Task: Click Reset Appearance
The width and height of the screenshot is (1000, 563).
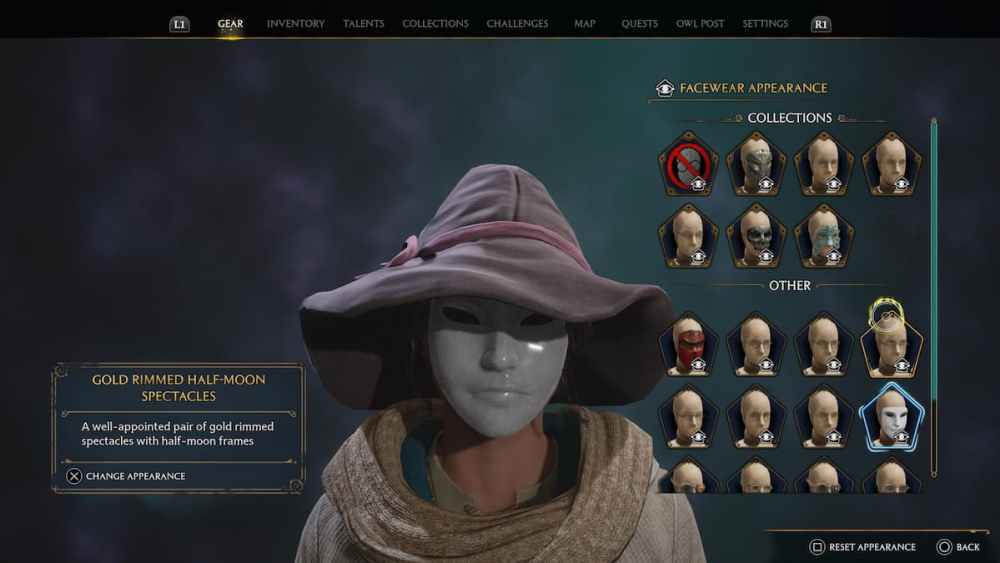Action: pos(861,547)
